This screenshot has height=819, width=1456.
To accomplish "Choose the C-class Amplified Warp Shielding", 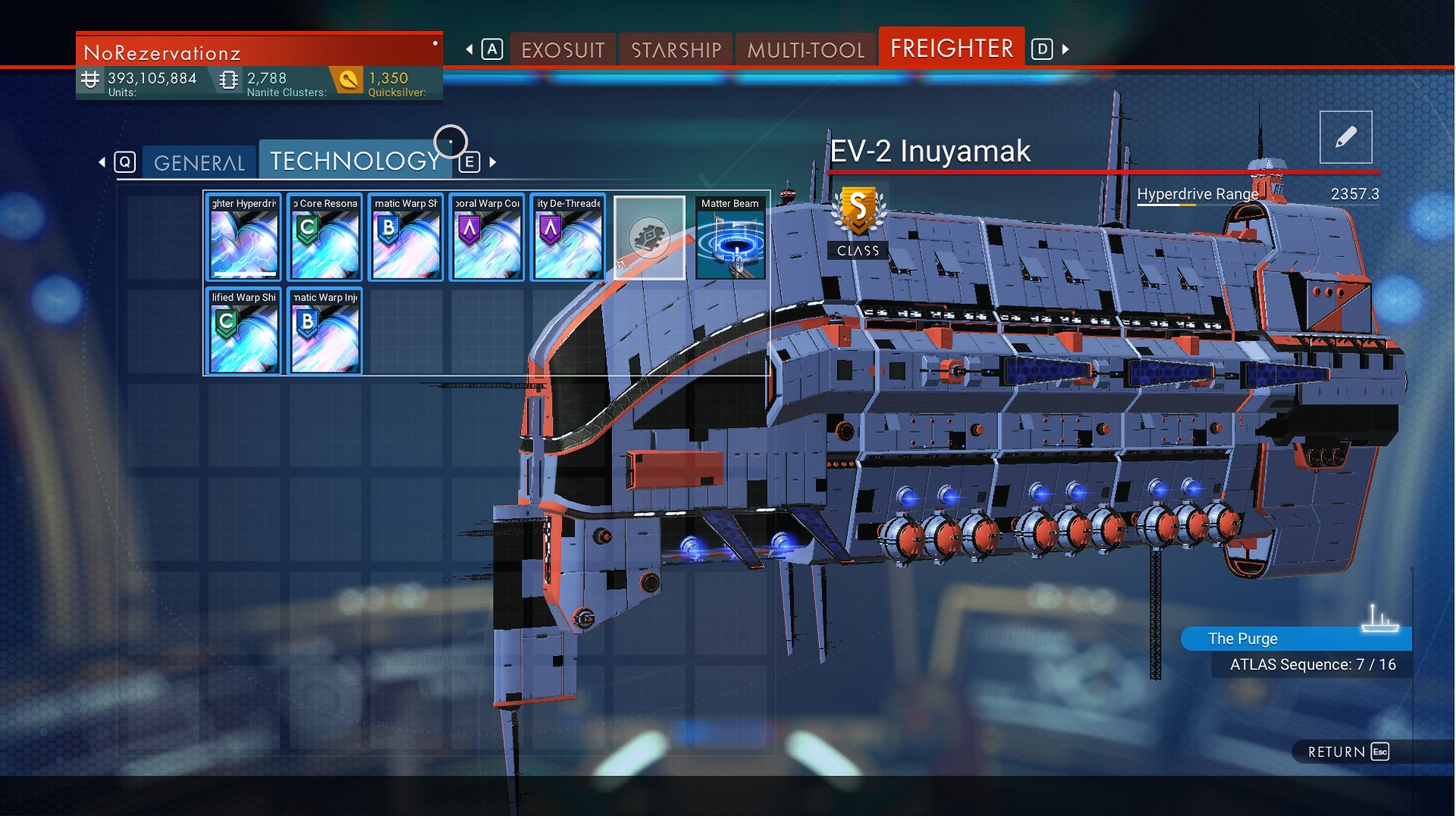I will pyautogui.click(x=244, y=331).
